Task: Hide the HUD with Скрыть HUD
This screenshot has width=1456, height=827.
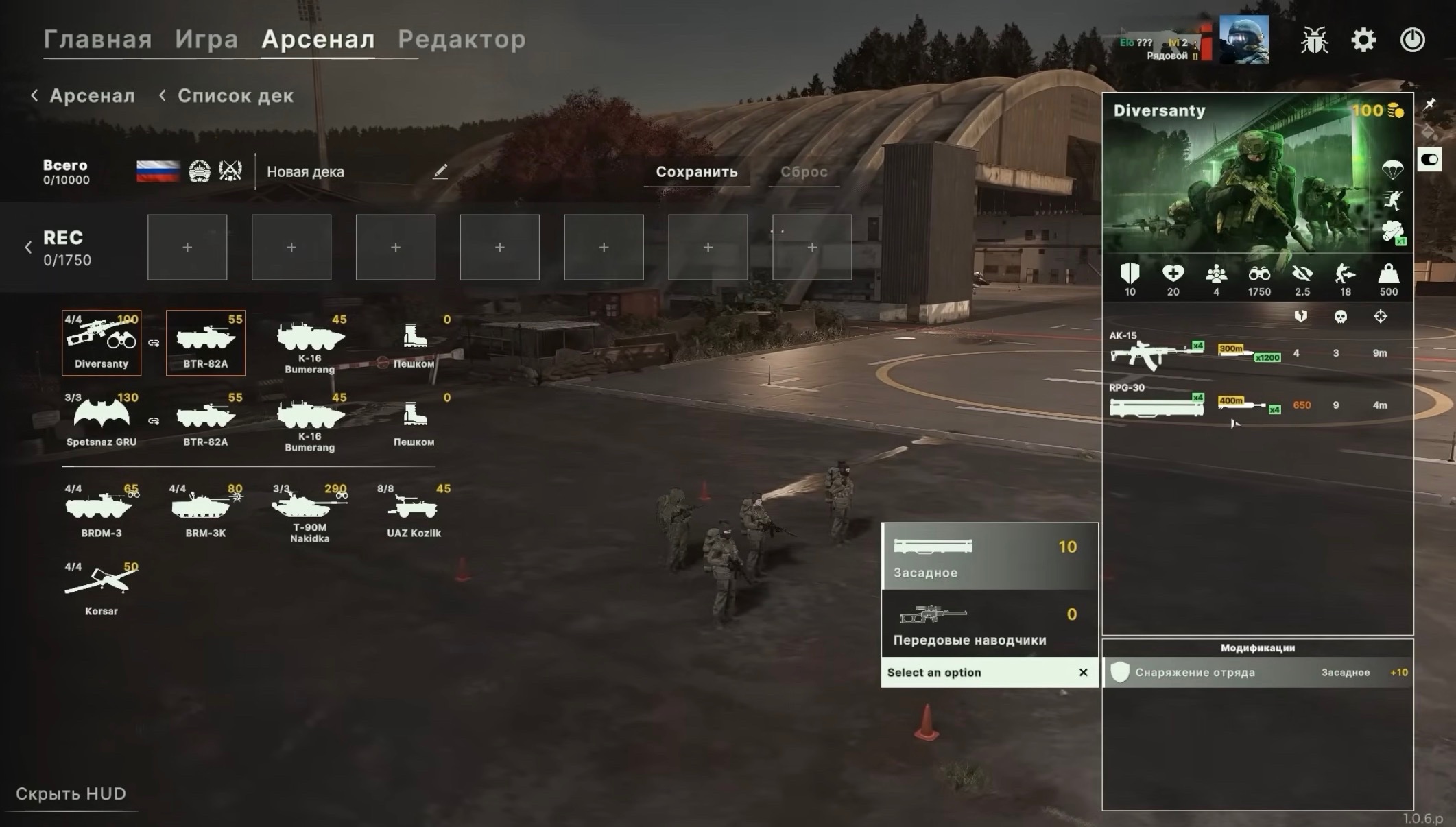Action: [x=71, y=793]
